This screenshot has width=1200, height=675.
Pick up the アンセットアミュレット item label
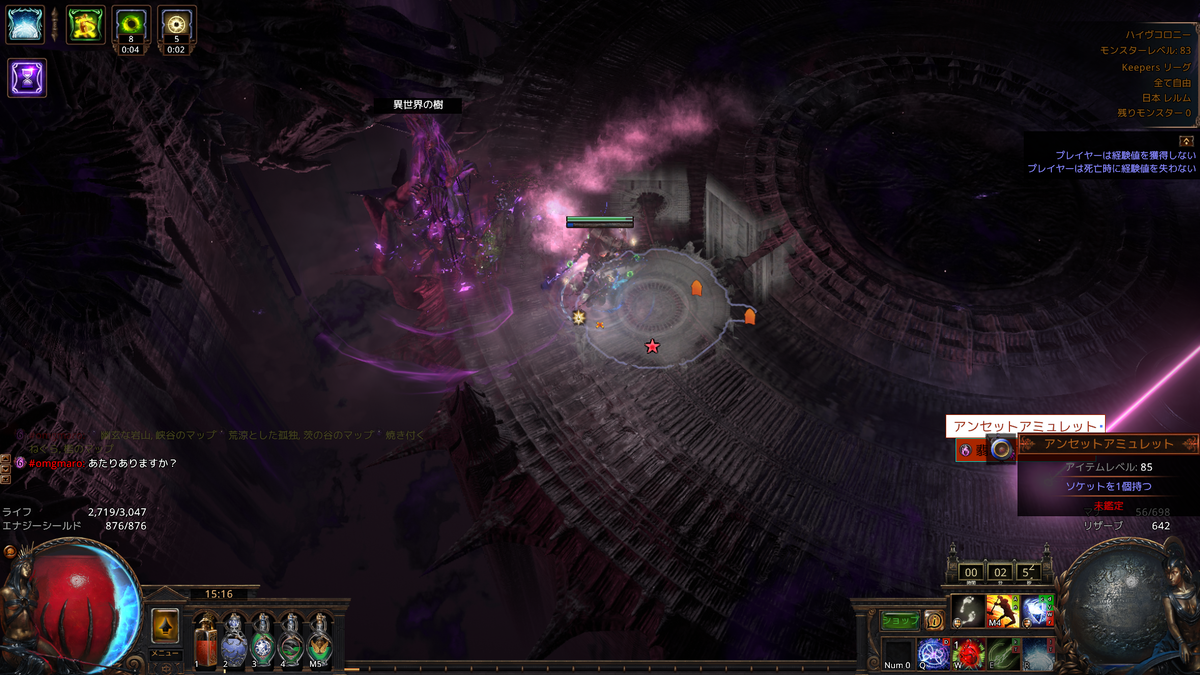click(x=1024, y=427)
